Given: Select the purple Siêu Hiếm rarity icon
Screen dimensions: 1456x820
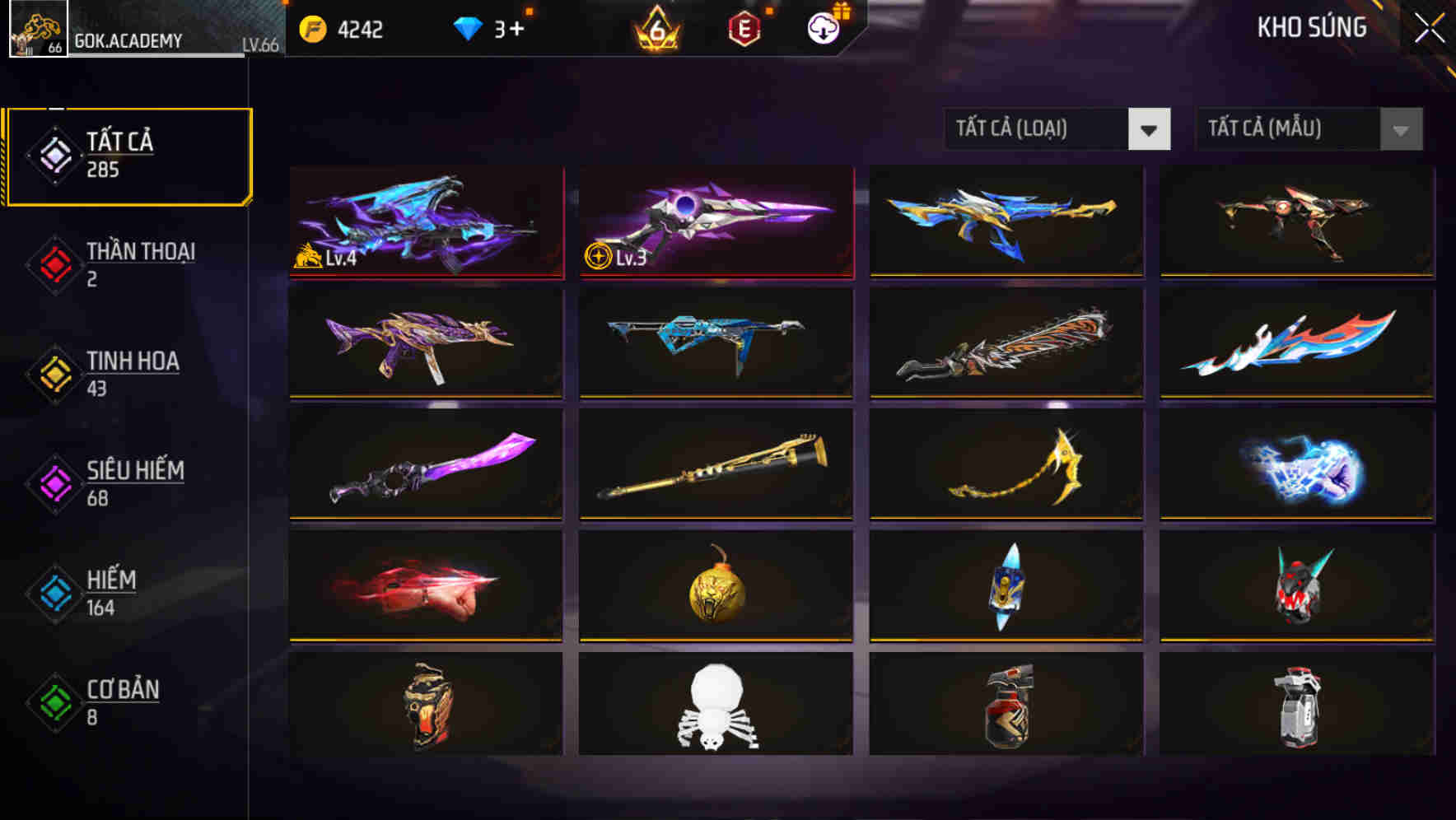Looking at the screenshot, I should (52, 482).
